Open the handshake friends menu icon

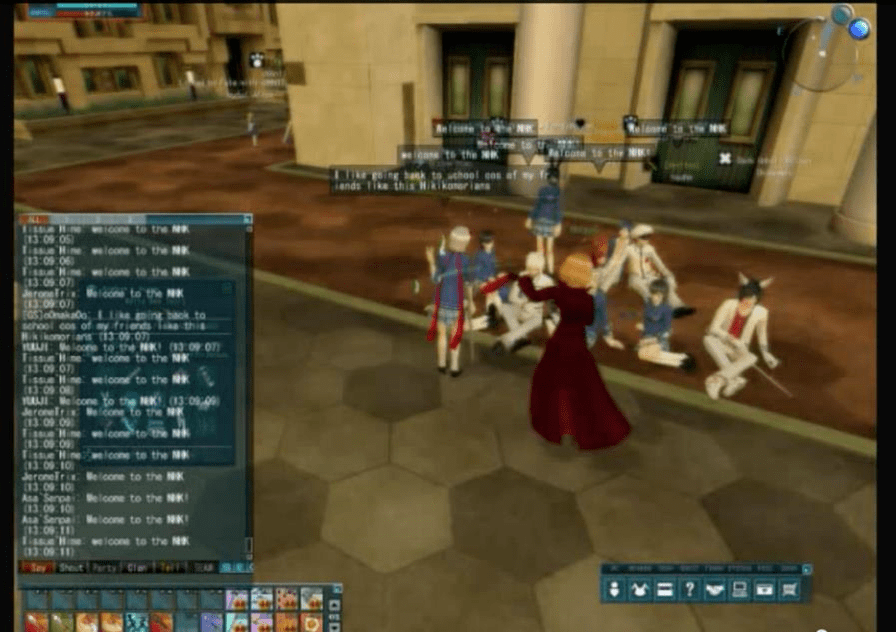[713, 590]
